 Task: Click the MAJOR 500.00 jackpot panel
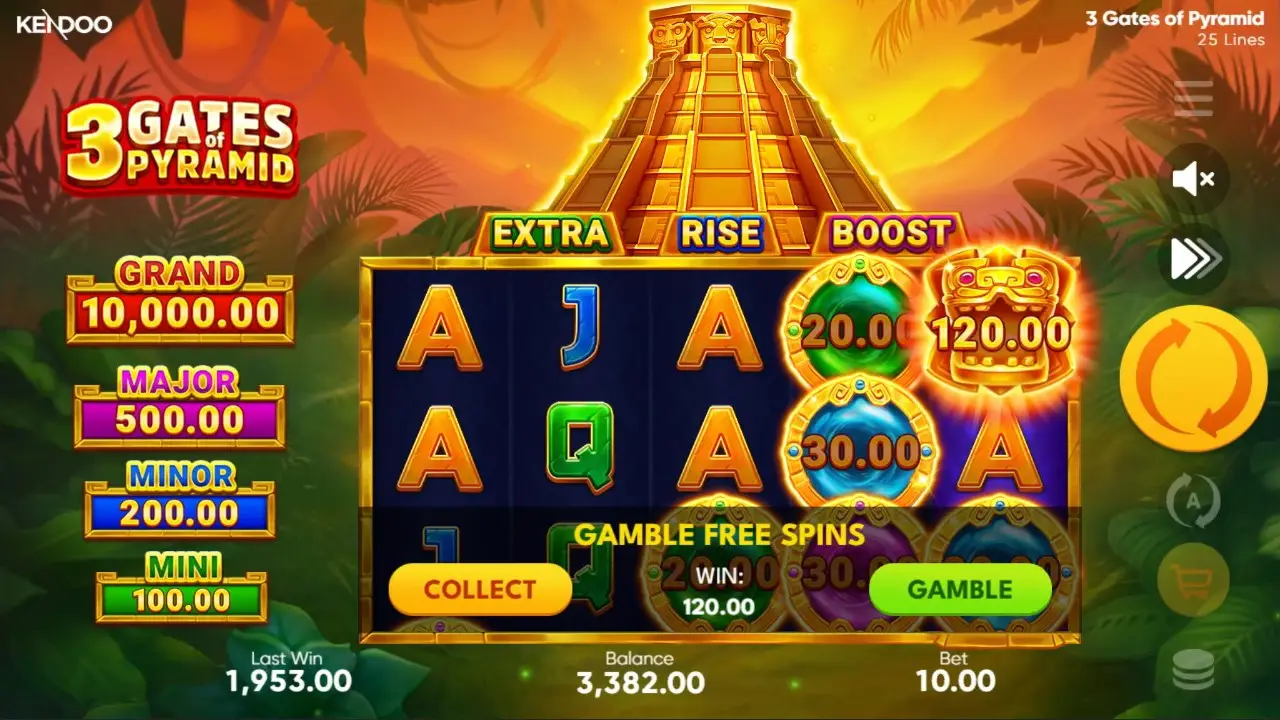point(180,400)
